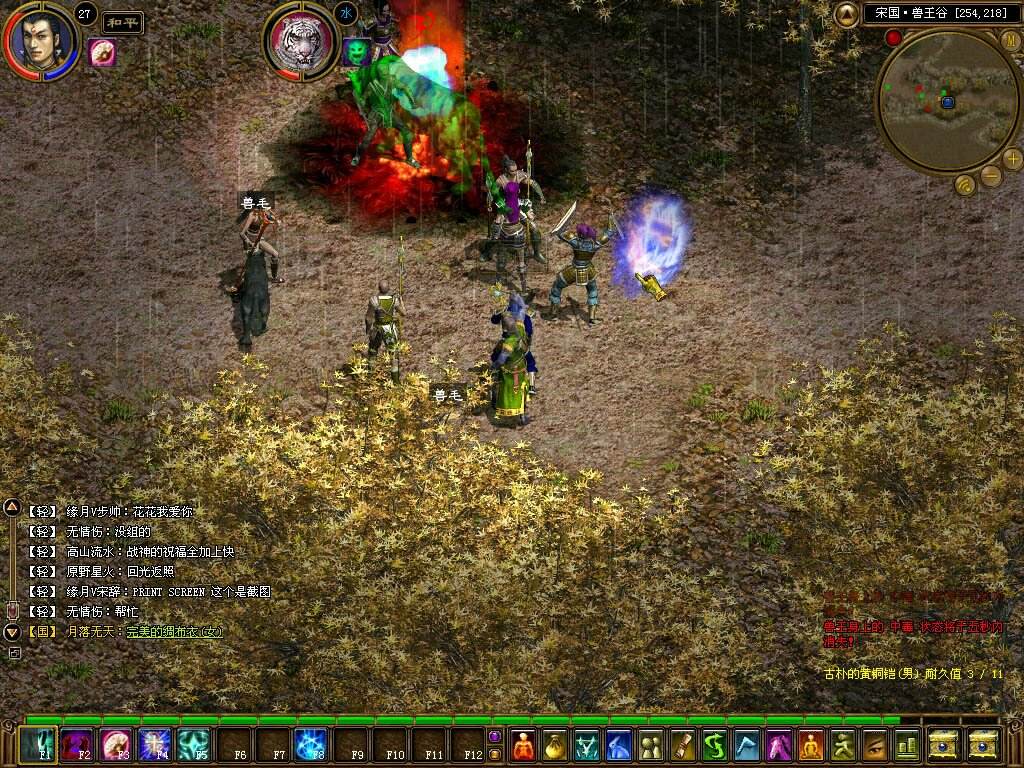The height and width of the screenshot is (768, 1024).
Task: Toggle the running figure icon
Action: point(843,745)
